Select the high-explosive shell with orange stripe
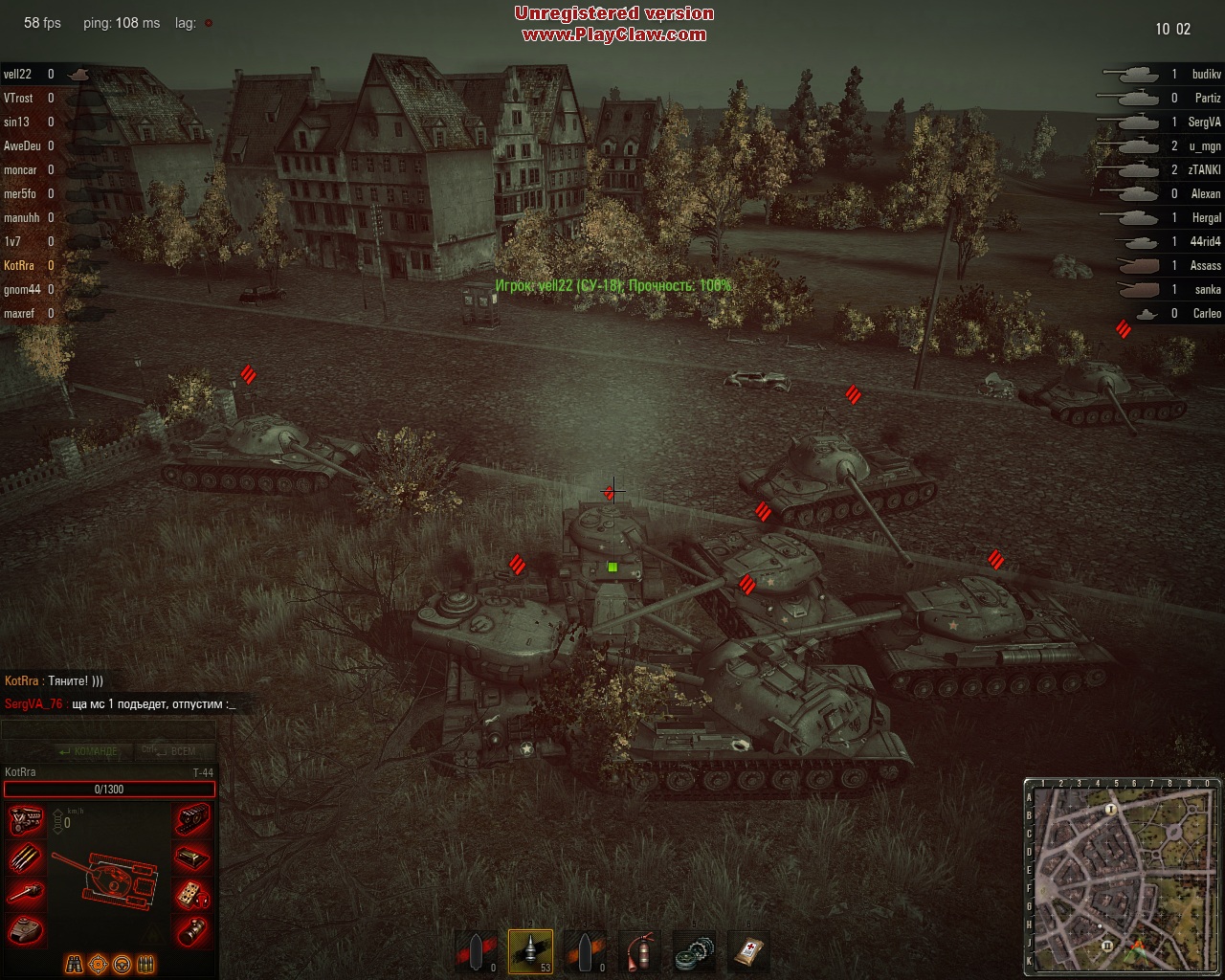The height and width of the screenshot is (980, 1225). coord(585,951)
